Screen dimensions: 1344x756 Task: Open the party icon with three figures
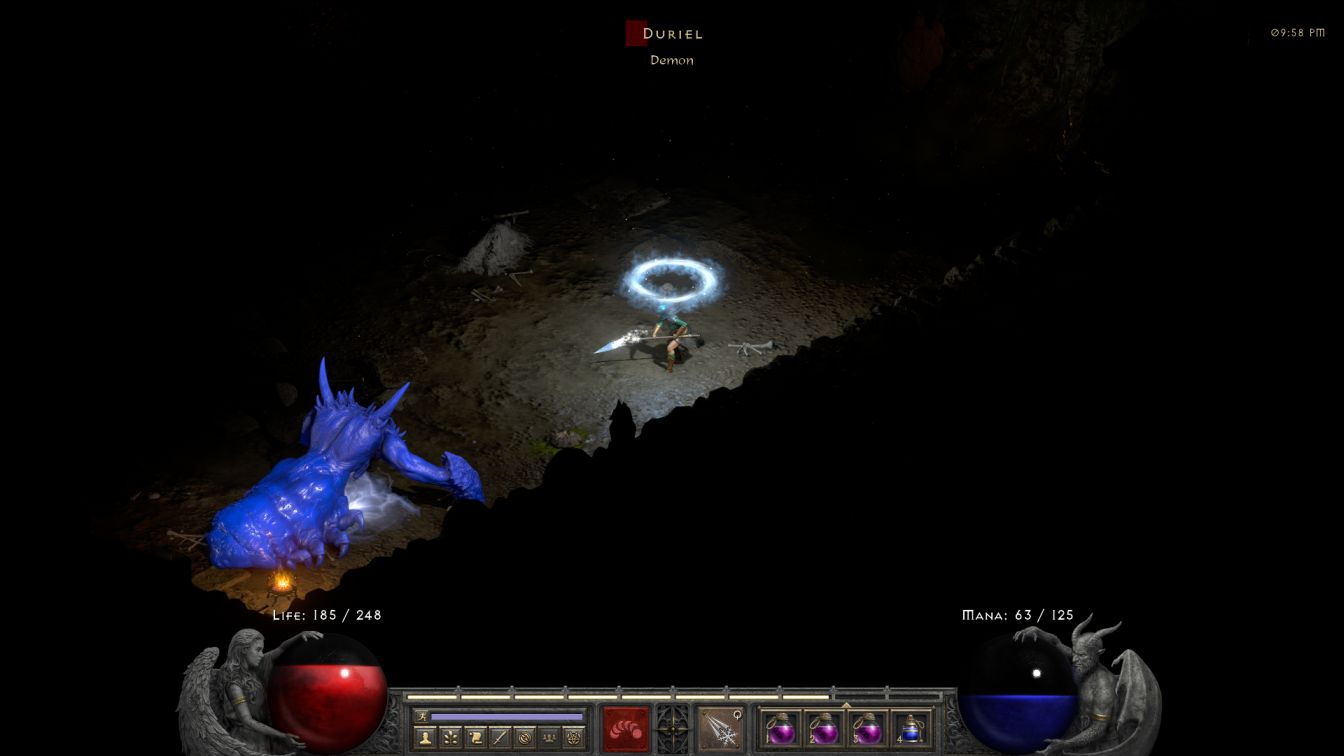(x=548, y=738)
